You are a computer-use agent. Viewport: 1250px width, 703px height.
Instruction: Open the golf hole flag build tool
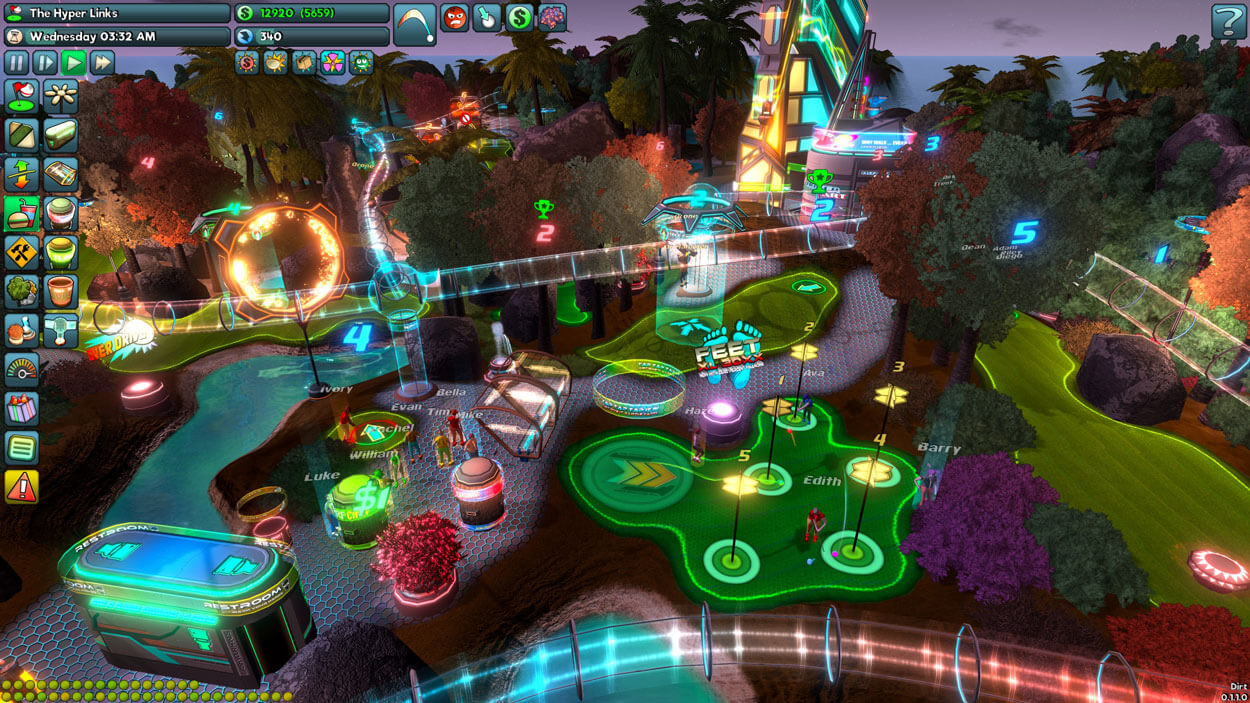click(x=21, y=97)
